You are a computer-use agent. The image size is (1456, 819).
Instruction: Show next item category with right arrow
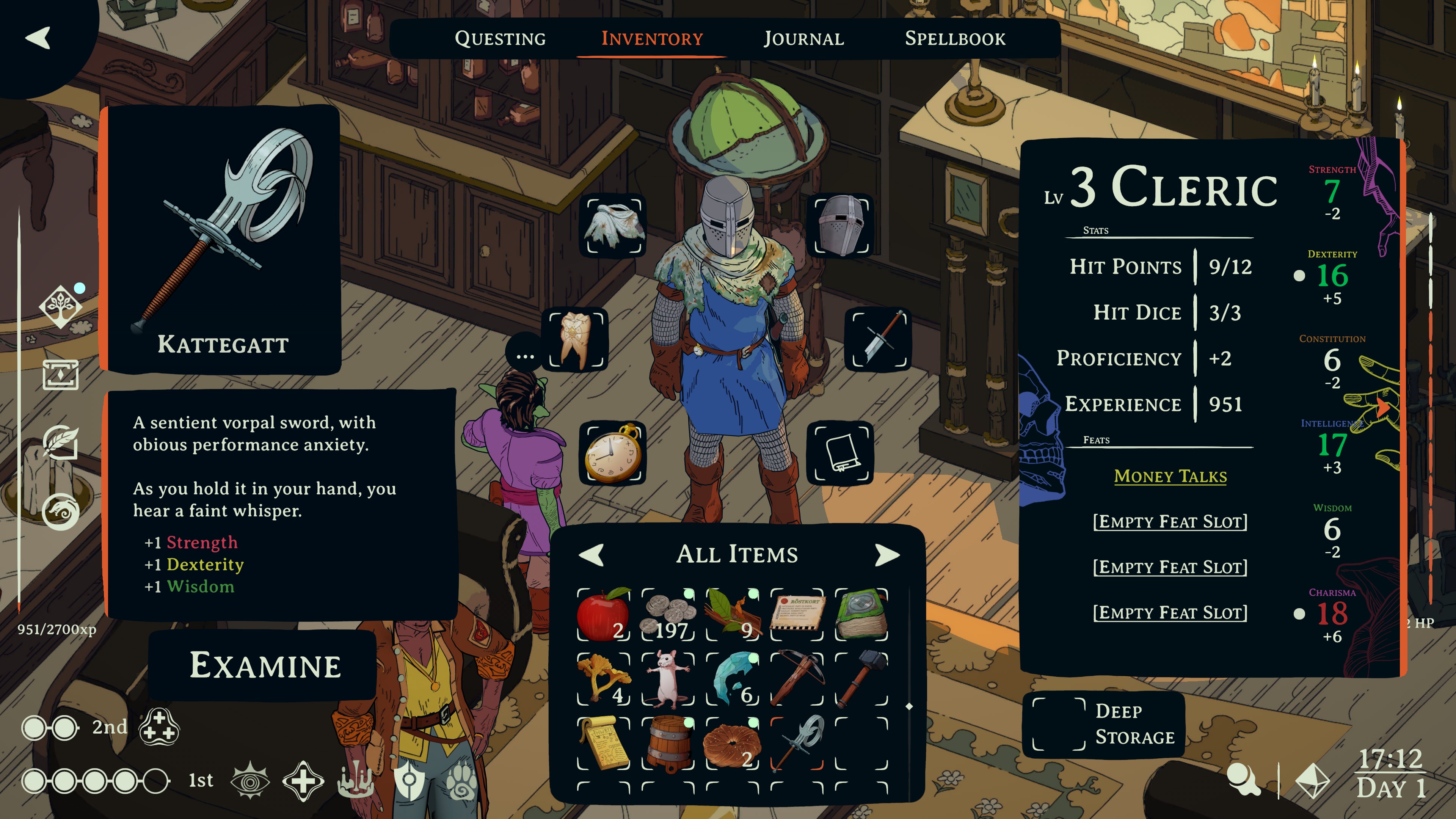(886, 554)
